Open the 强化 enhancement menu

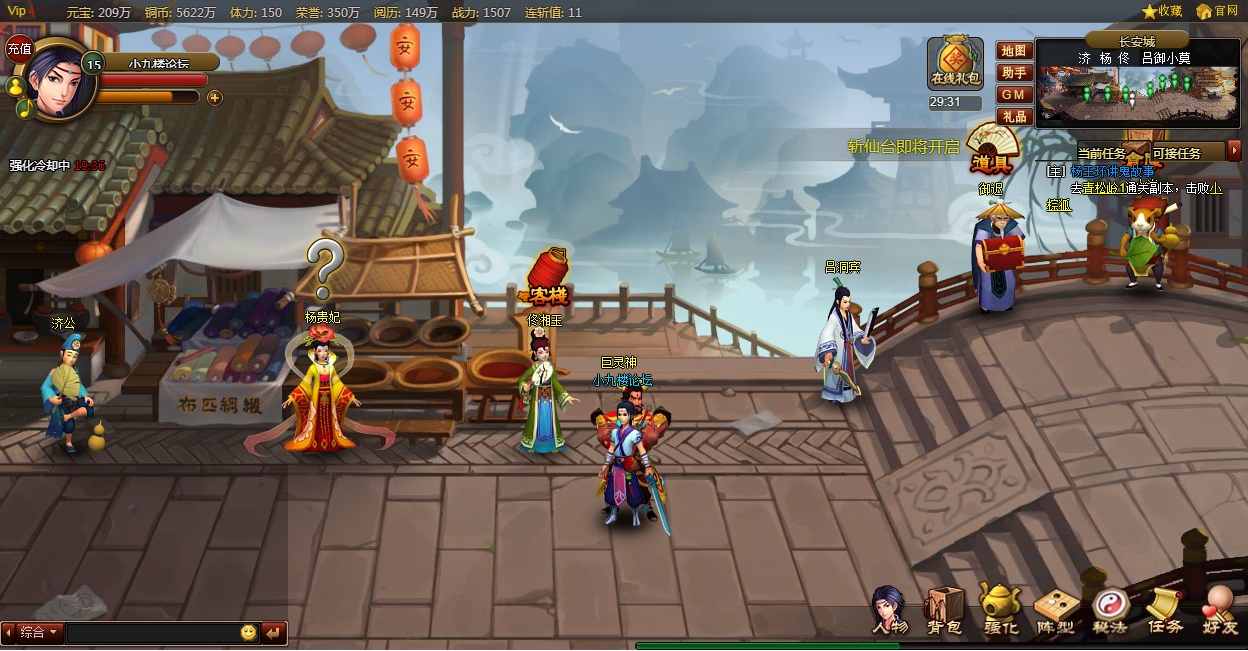pos(999,609)
